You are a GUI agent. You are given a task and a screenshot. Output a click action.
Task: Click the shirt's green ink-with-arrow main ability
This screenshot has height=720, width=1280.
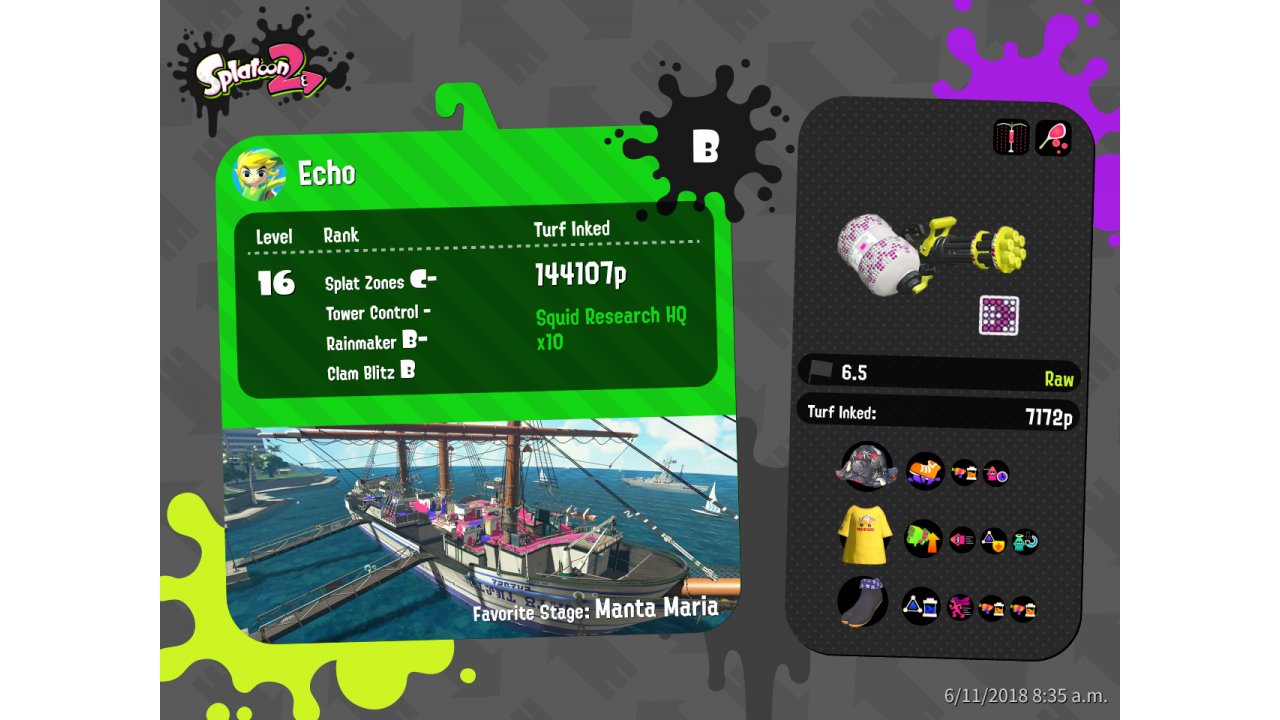point(923,539)
